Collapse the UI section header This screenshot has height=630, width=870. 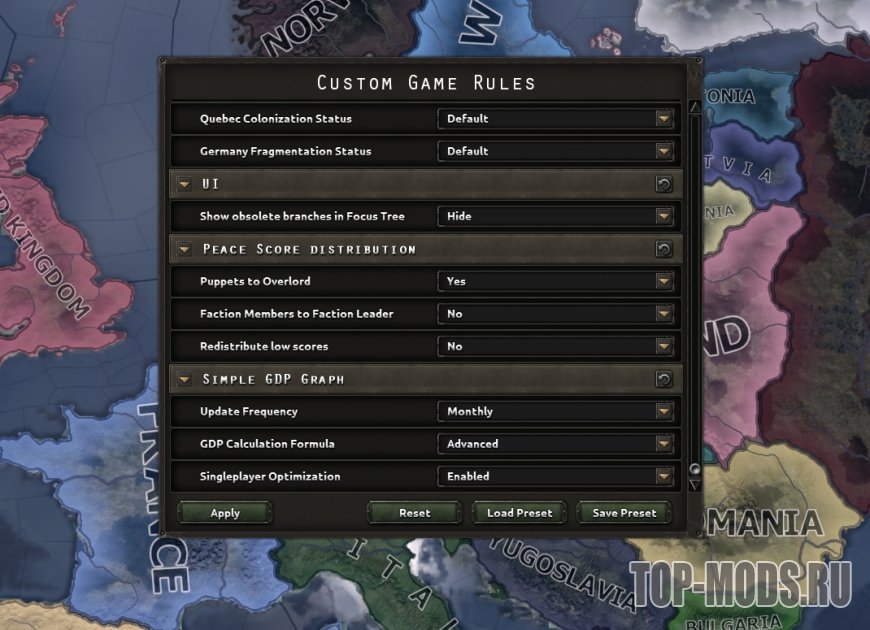(x=184, y=184)
